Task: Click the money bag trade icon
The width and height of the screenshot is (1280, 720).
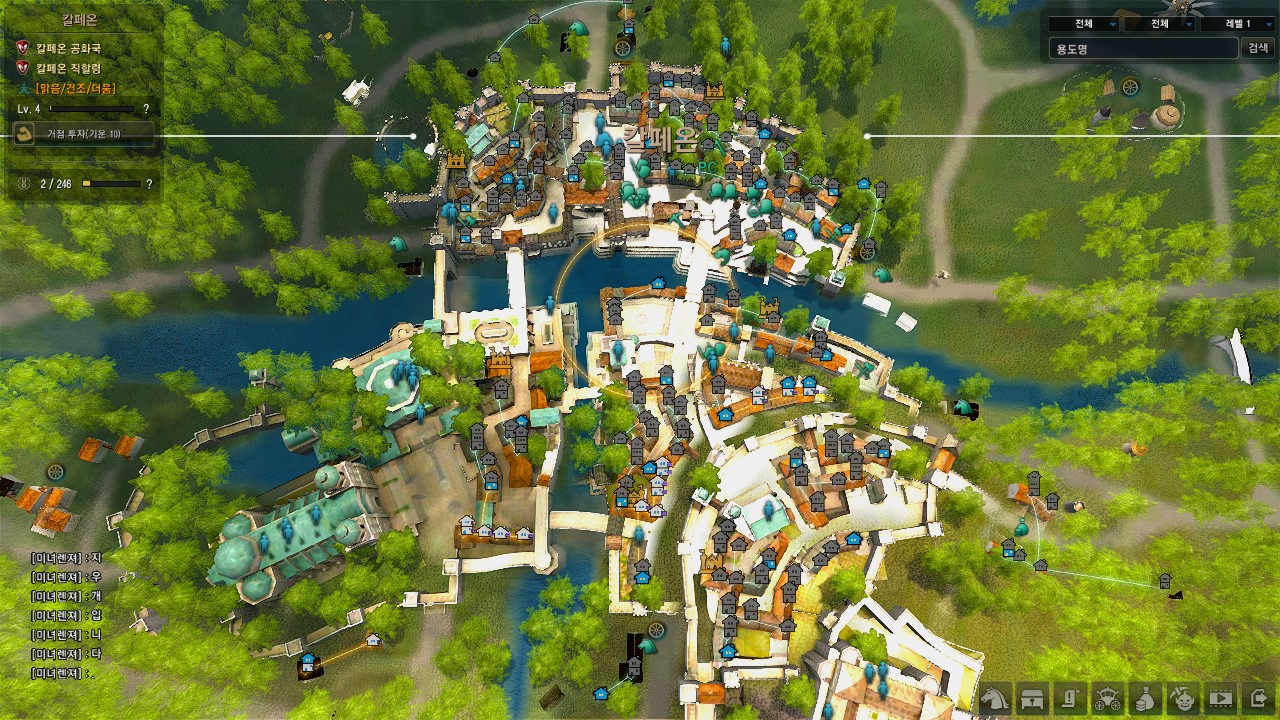Action: (x=1146, y=696)
